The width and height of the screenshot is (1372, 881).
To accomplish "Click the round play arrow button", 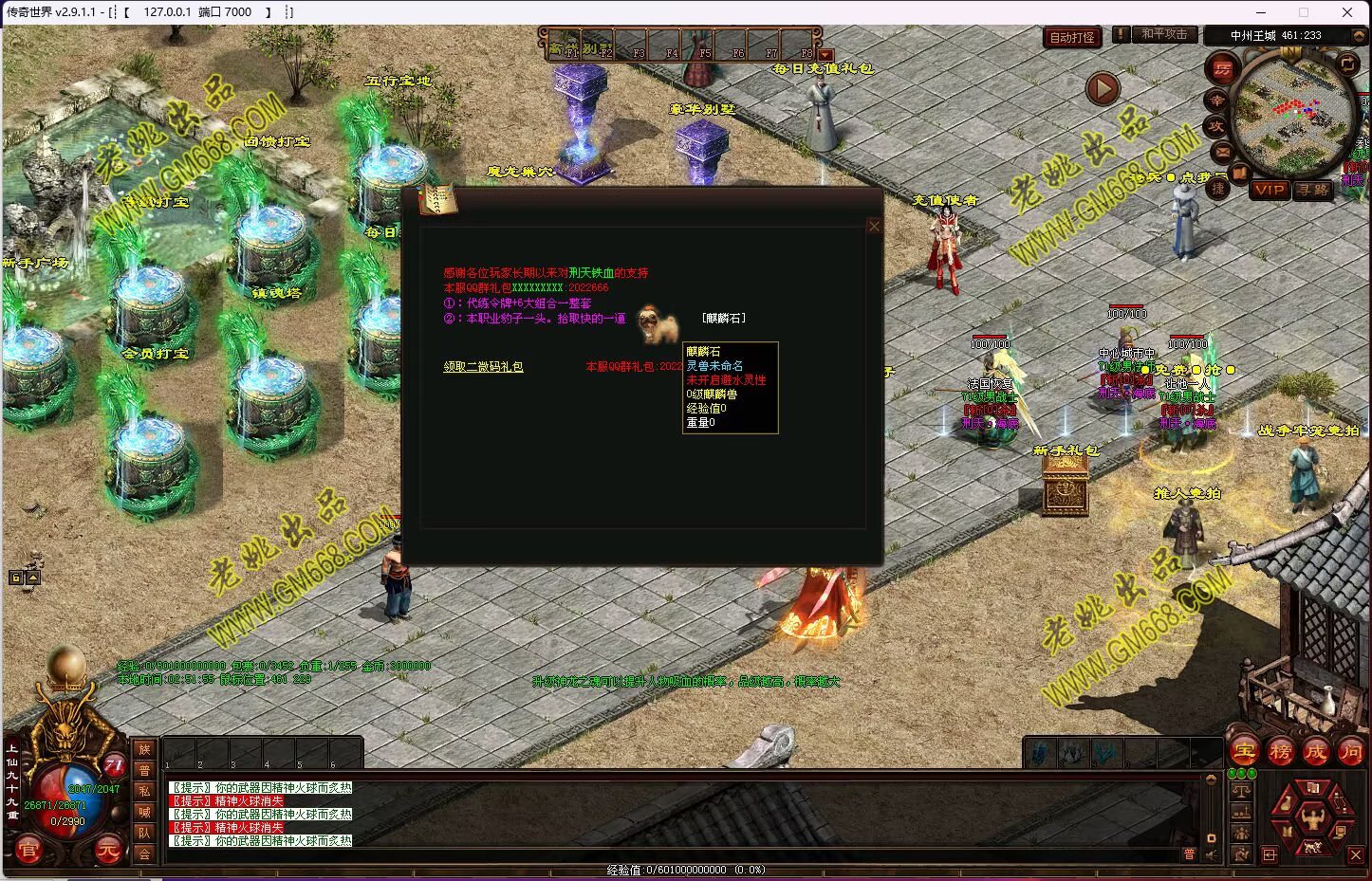I will pyautogui.click(x=1102, y=89).
